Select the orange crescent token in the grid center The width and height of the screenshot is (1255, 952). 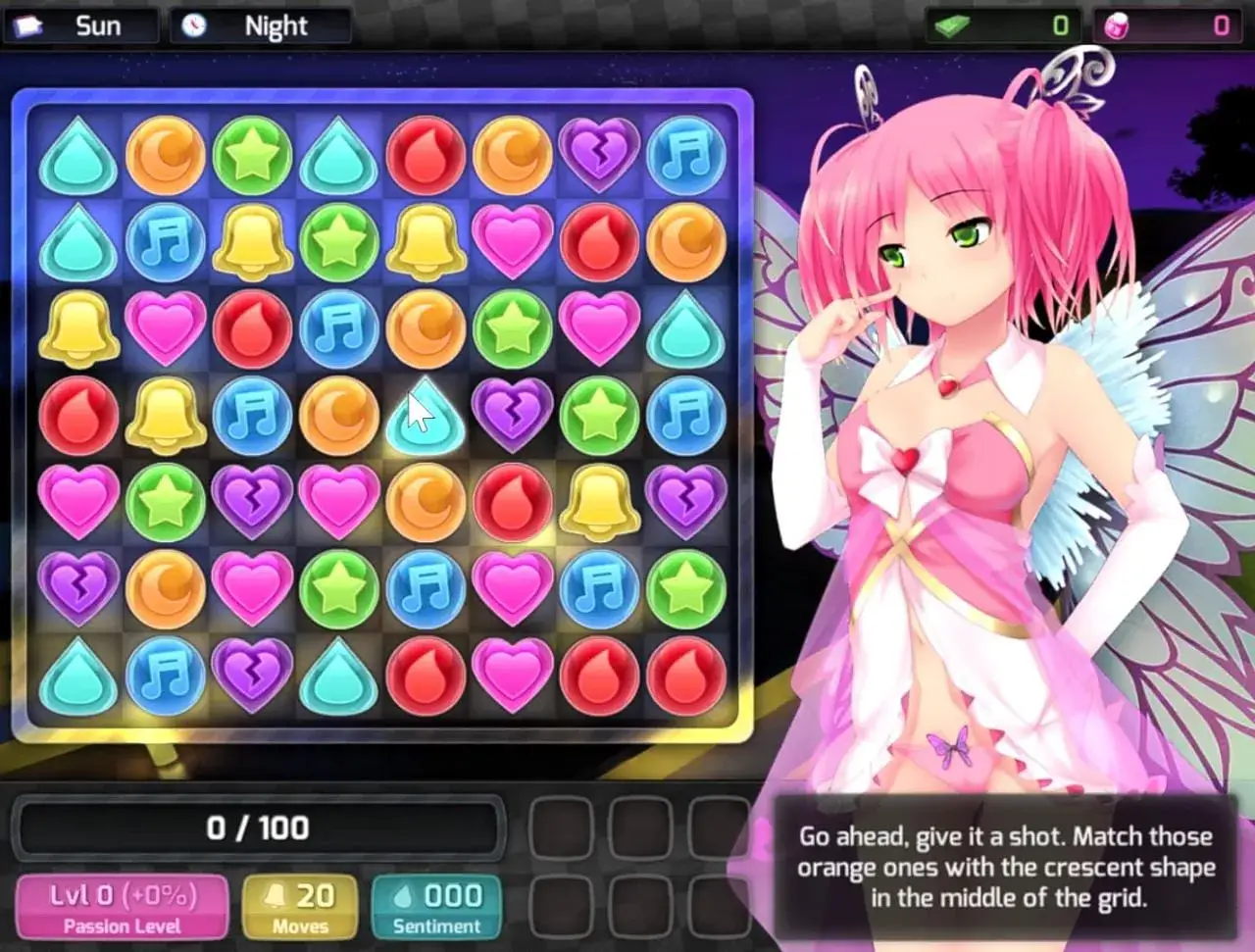[338, 414]
